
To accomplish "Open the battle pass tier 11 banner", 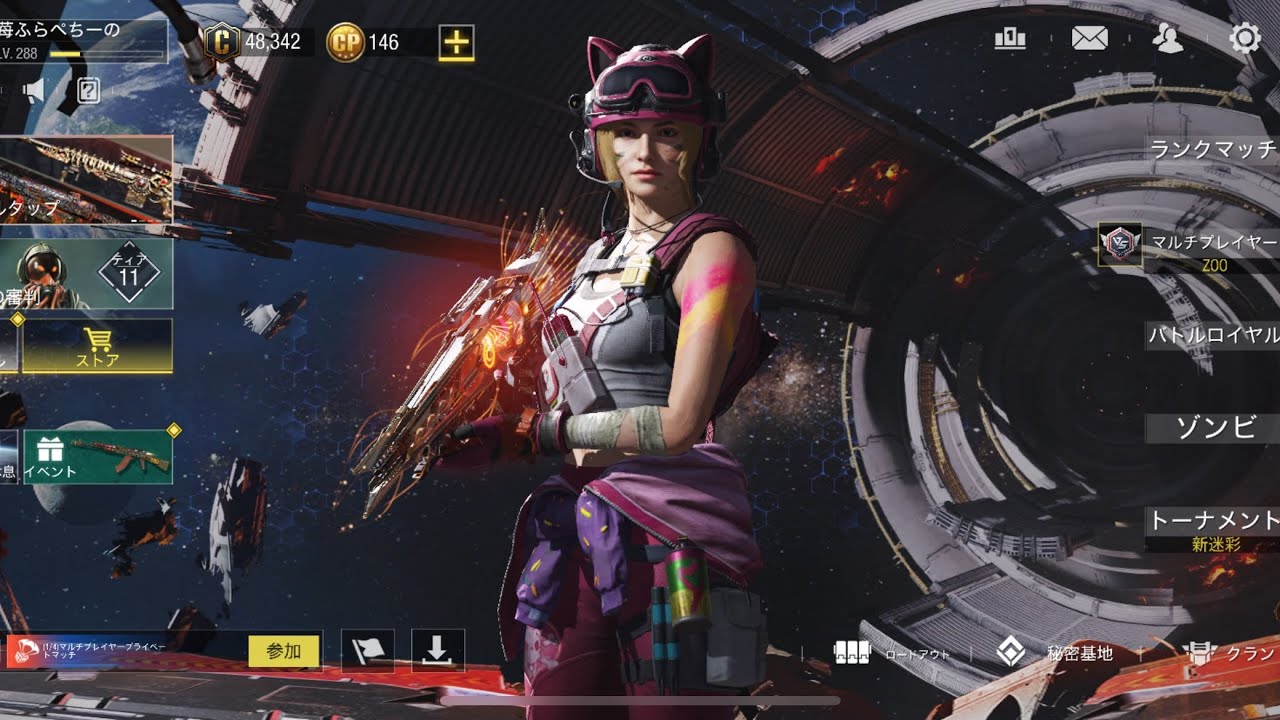I will tap(87, 273).
